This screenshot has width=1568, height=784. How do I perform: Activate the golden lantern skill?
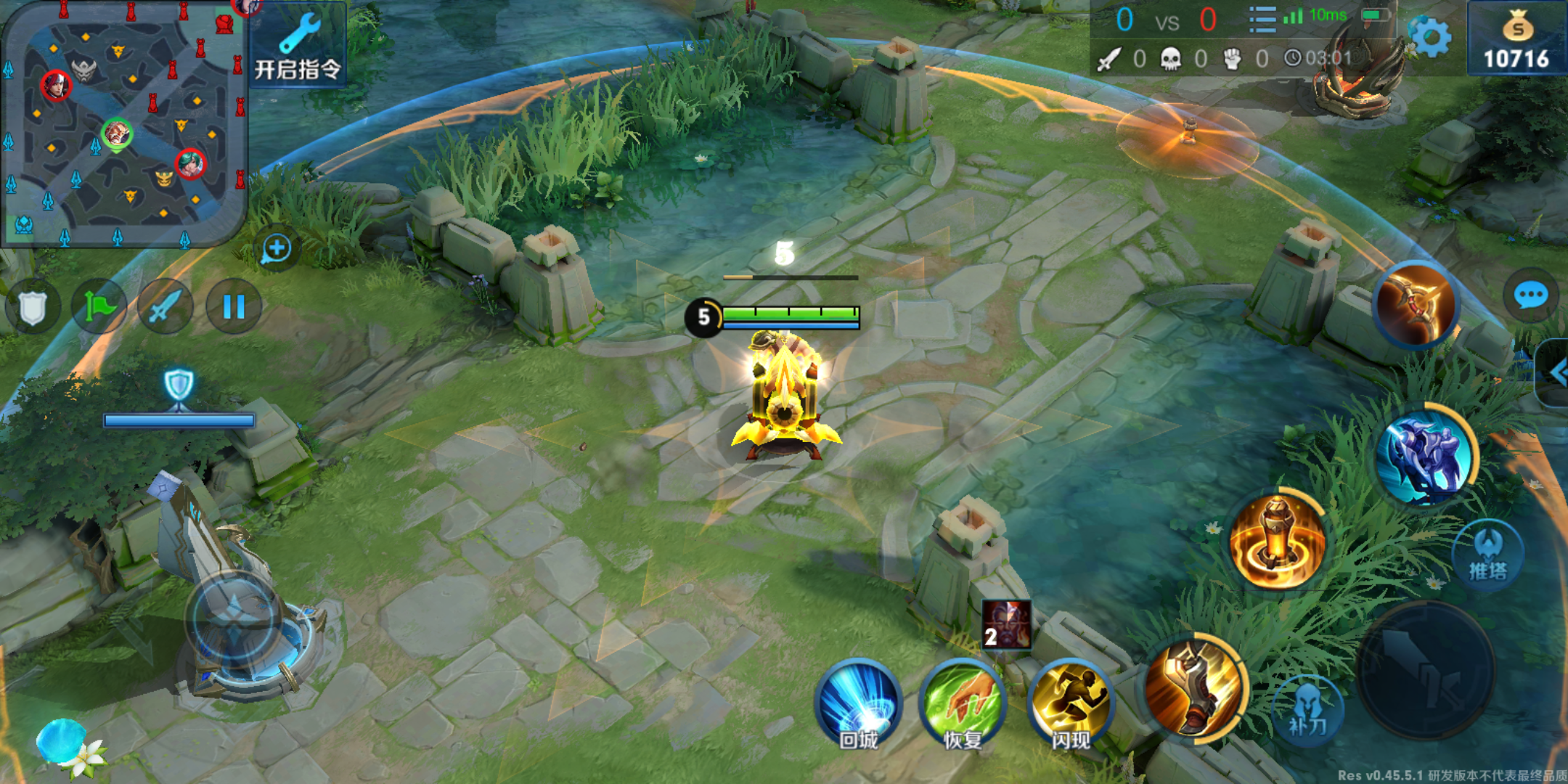1278,541
